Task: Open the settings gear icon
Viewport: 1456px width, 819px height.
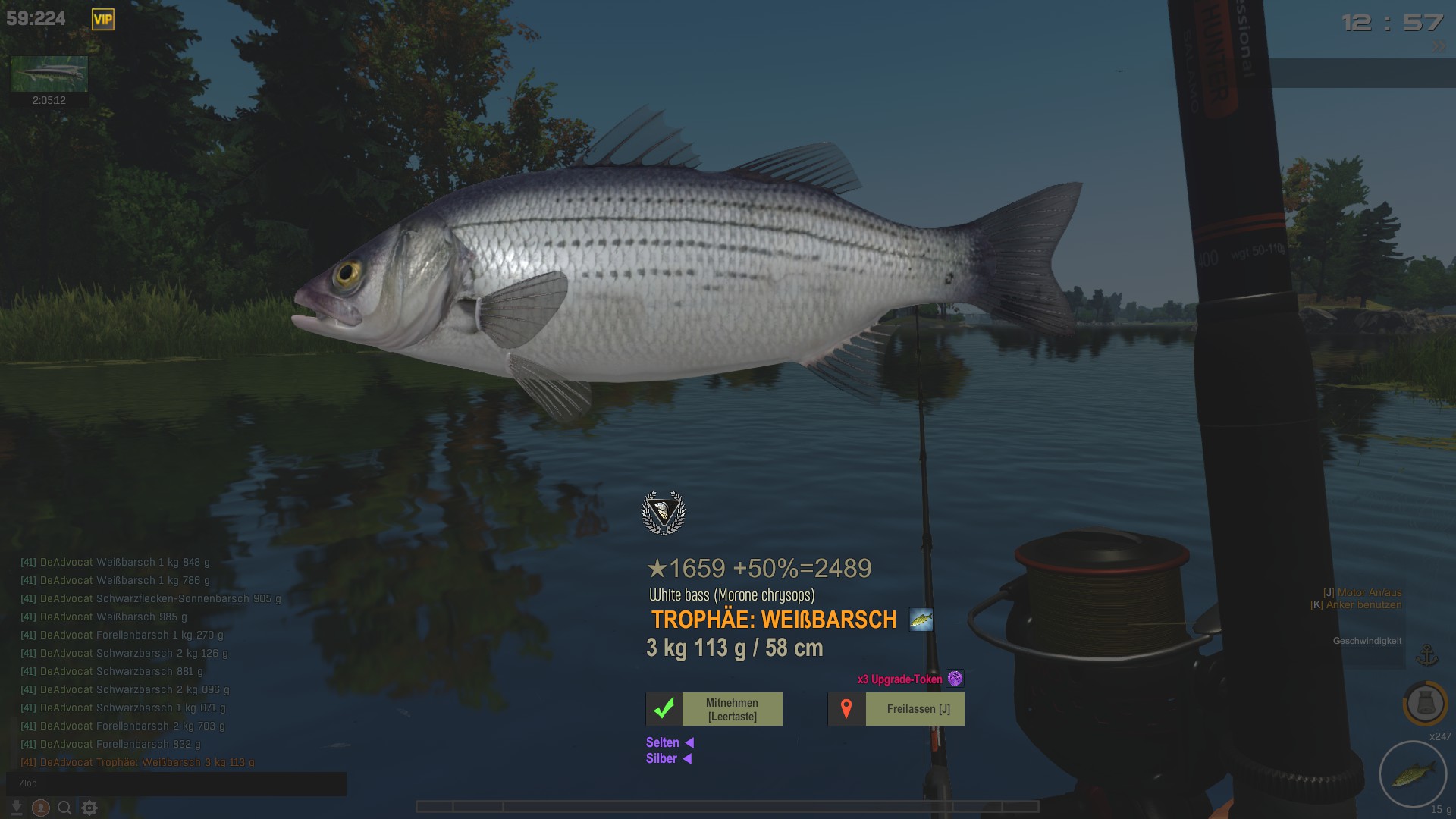Action: click(x=89, y=808)
